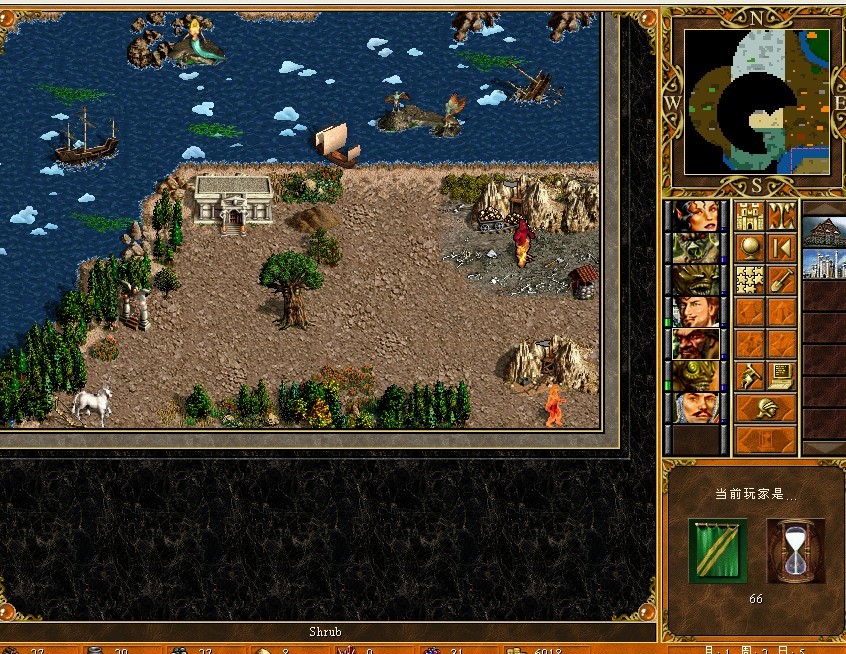
Task: Click the skip-back arrow button
Action: (782, 247)
